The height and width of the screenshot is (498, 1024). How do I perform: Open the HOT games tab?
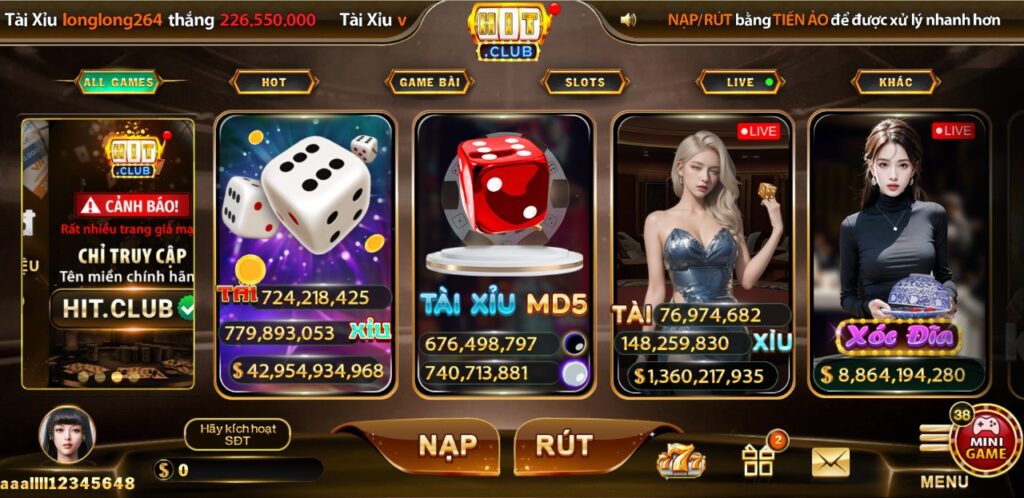click(x=274, y=82)
